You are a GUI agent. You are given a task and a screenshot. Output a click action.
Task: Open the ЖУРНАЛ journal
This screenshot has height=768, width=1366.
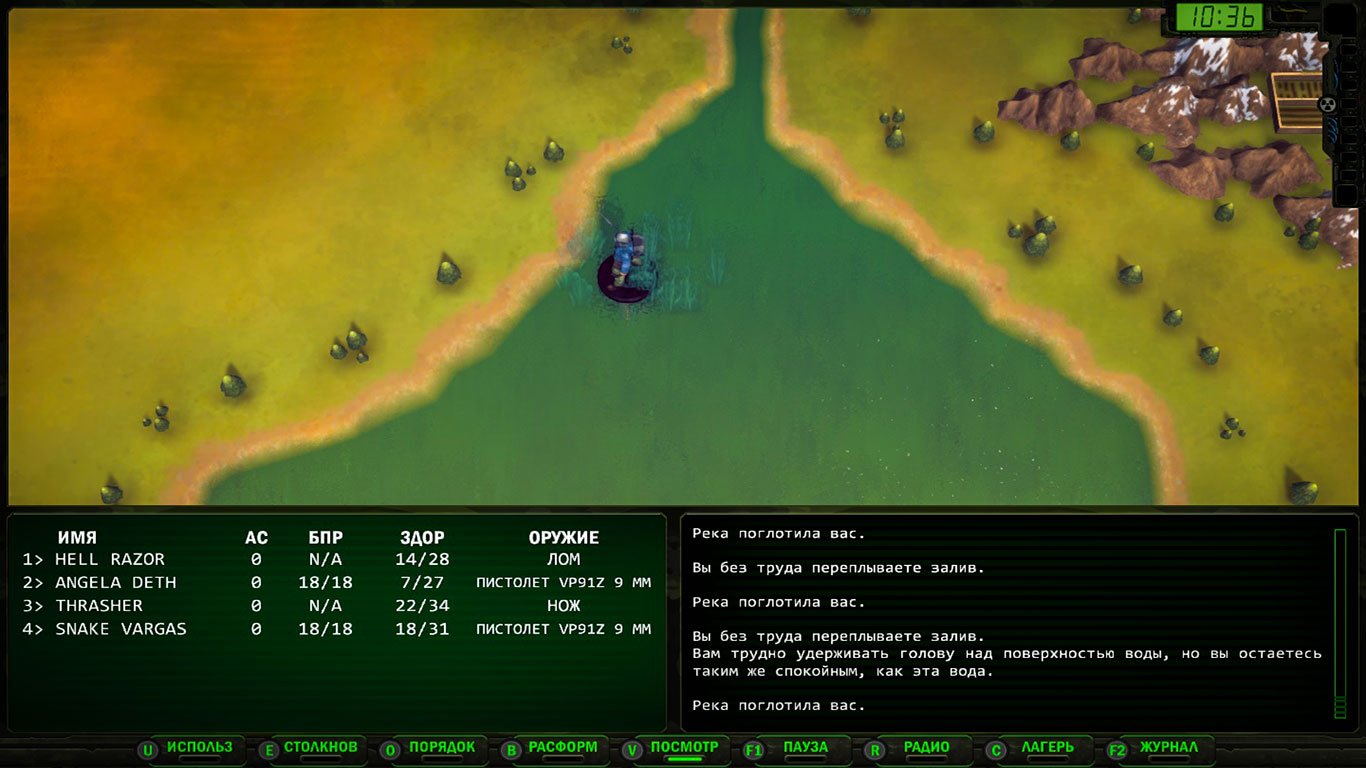coord(1168,748)
